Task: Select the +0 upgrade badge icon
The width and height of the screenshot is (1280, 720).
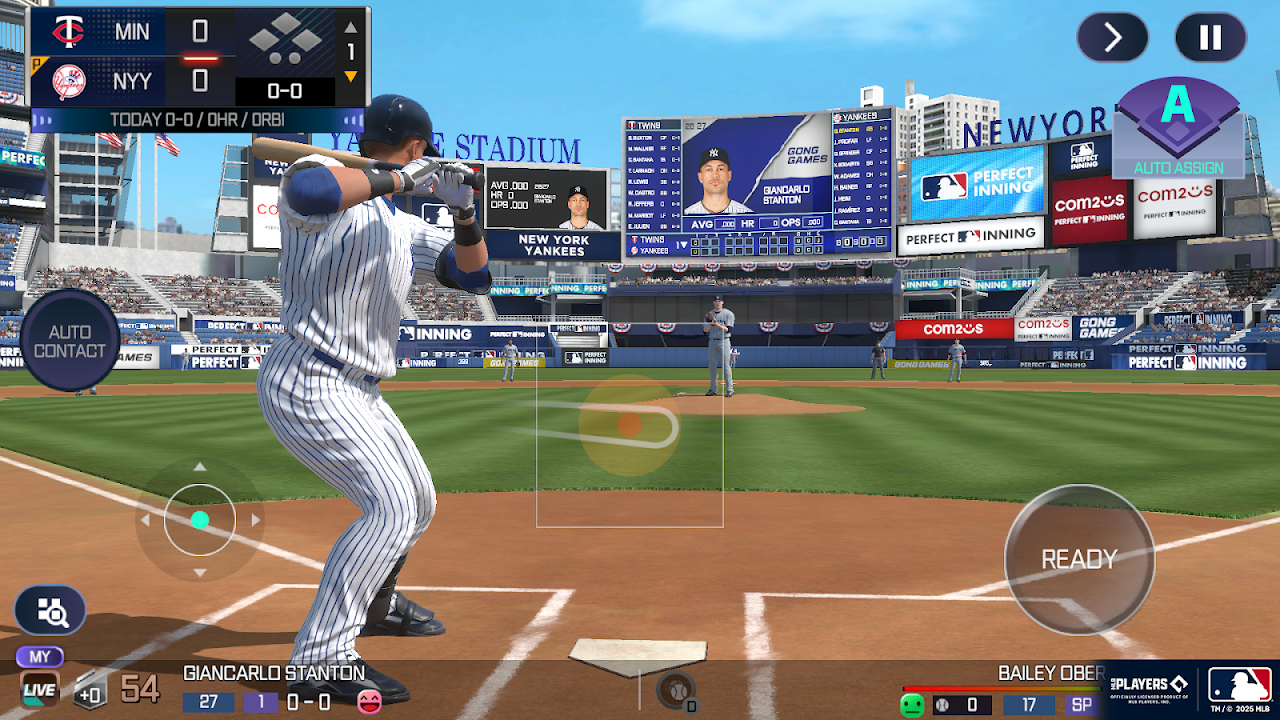Action: [90, 690]
